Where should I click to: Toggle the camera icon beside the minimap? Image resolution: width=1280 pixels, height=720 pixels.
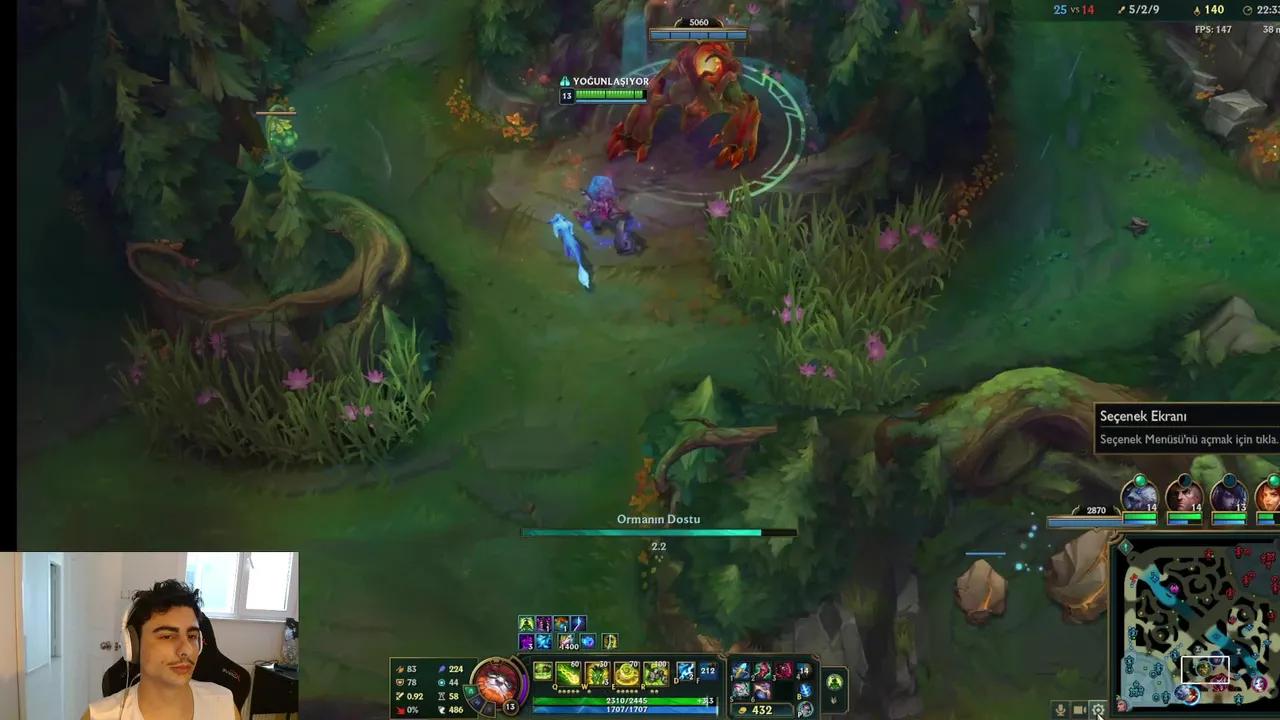[x=1079, y=710]
